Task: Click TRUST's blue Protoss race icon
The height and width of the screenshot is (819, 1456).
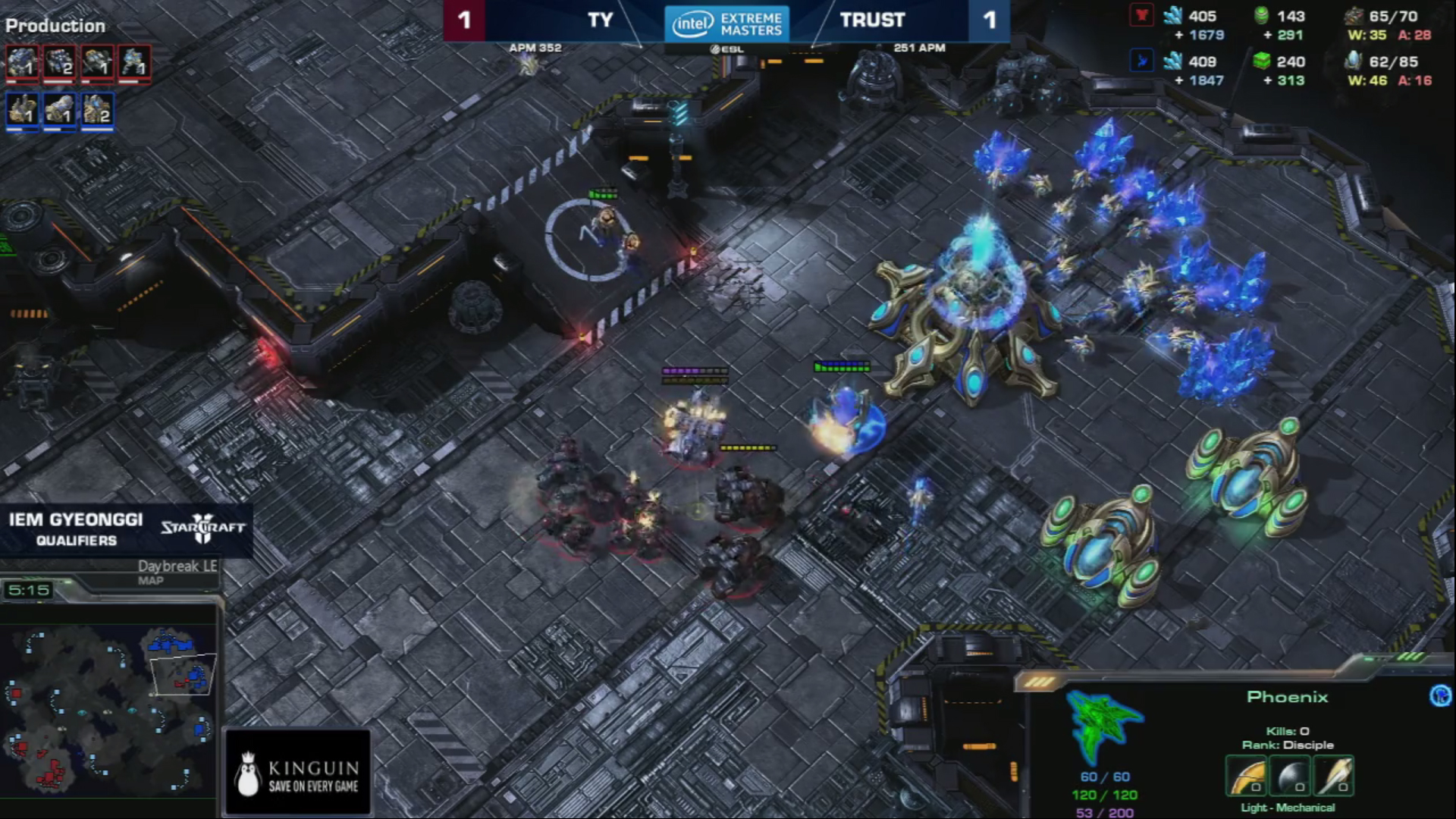Action: [1141, 61]
